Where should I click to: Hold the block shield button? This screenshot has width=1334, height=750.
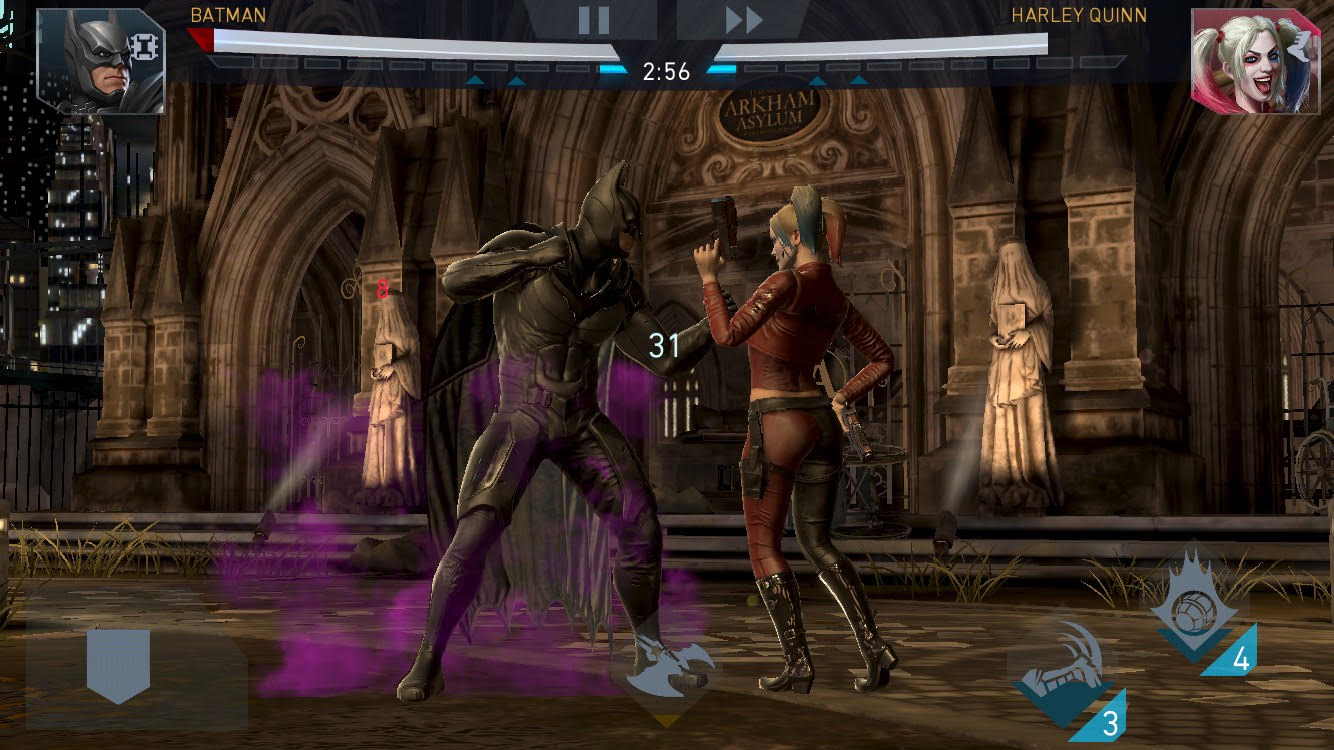coord(118,665)
